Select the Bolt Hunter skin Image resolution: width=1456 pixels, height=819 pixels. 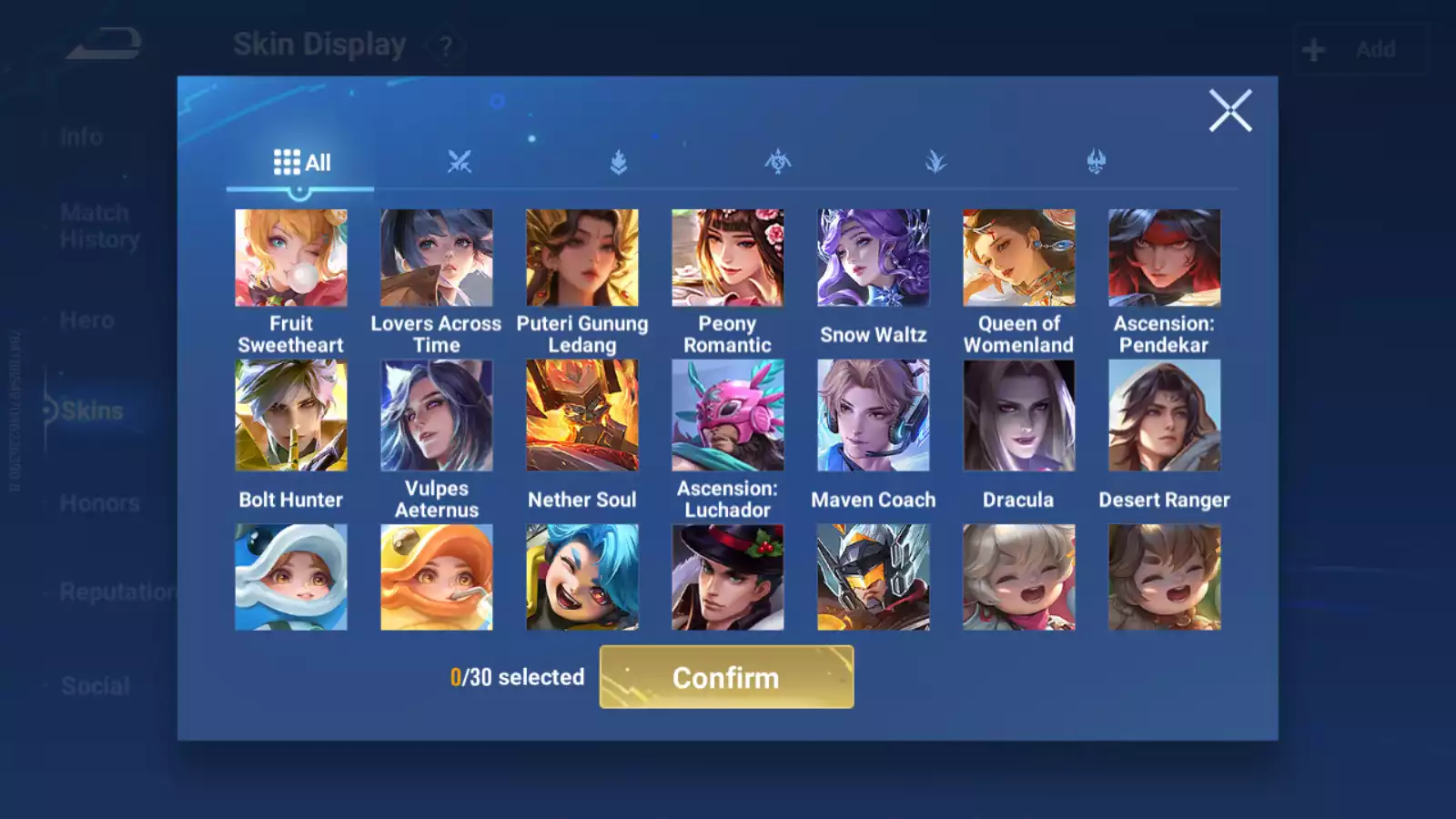291,415
